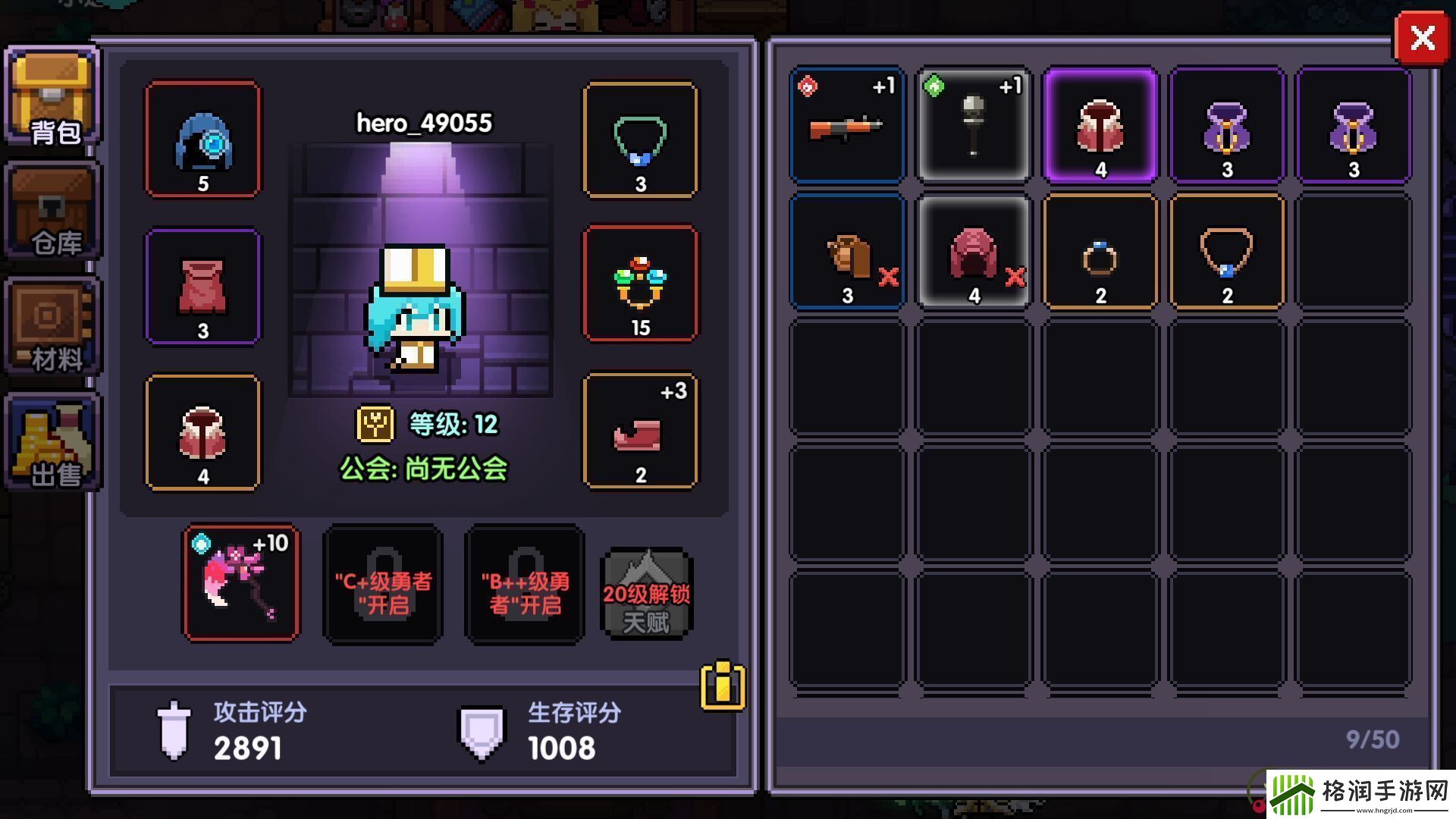This screenshot has width=1456, height=819.
Task: Open the locked 天赋 talent button
Action: tap(646, 595)
